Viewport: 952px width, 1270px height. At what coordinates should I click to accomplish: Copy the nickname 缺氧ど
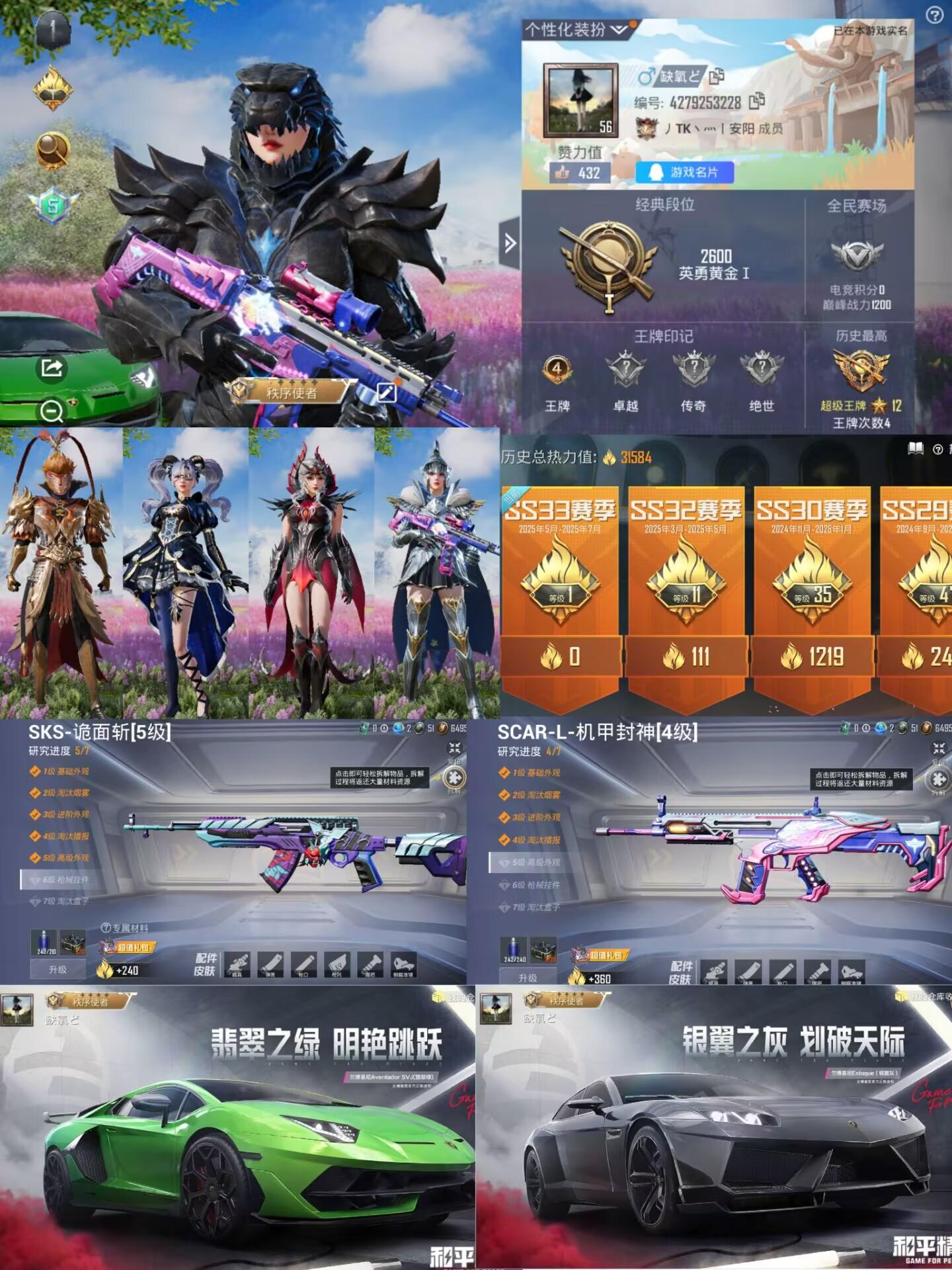coord(718,77)
